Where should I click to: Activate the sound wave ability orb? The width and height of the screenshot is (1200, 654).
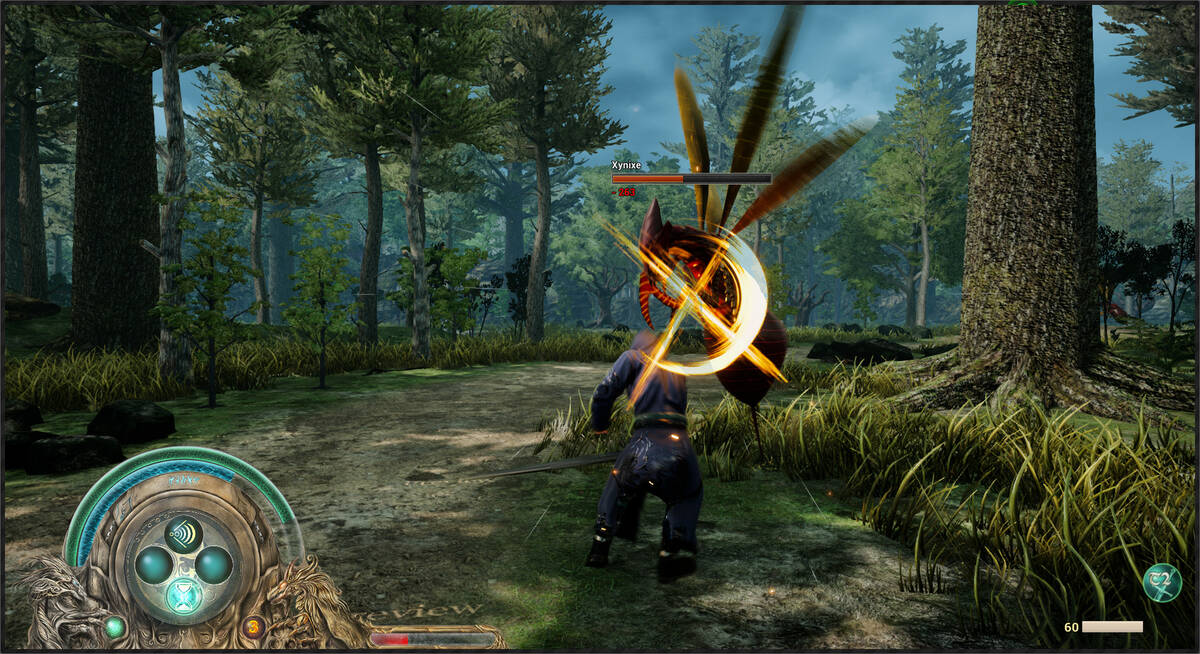[x=183, y=531]
